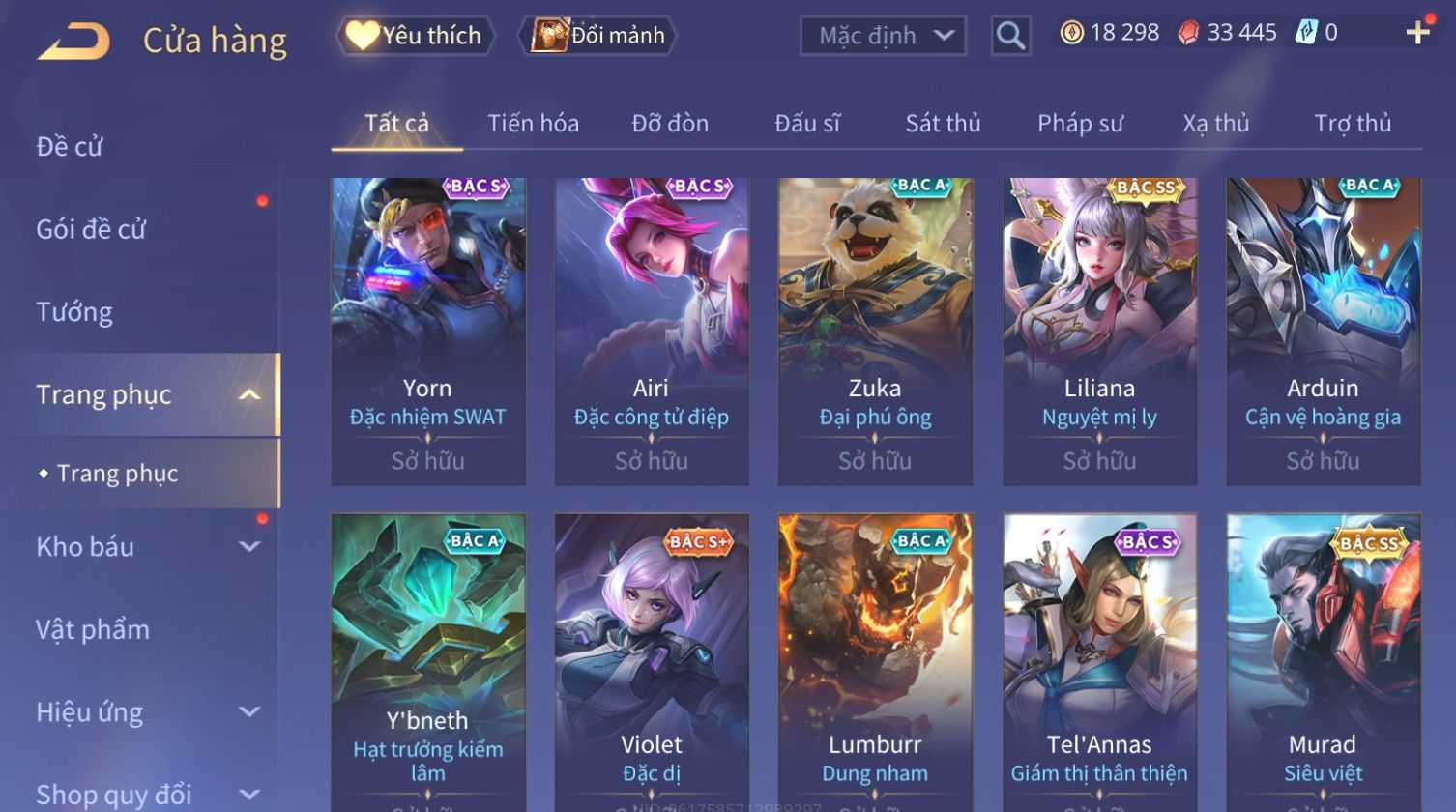Select Yorn's Đặc nhiệm SWAT skin card
Screen dimensions: 1456x812
coord(427,331)
